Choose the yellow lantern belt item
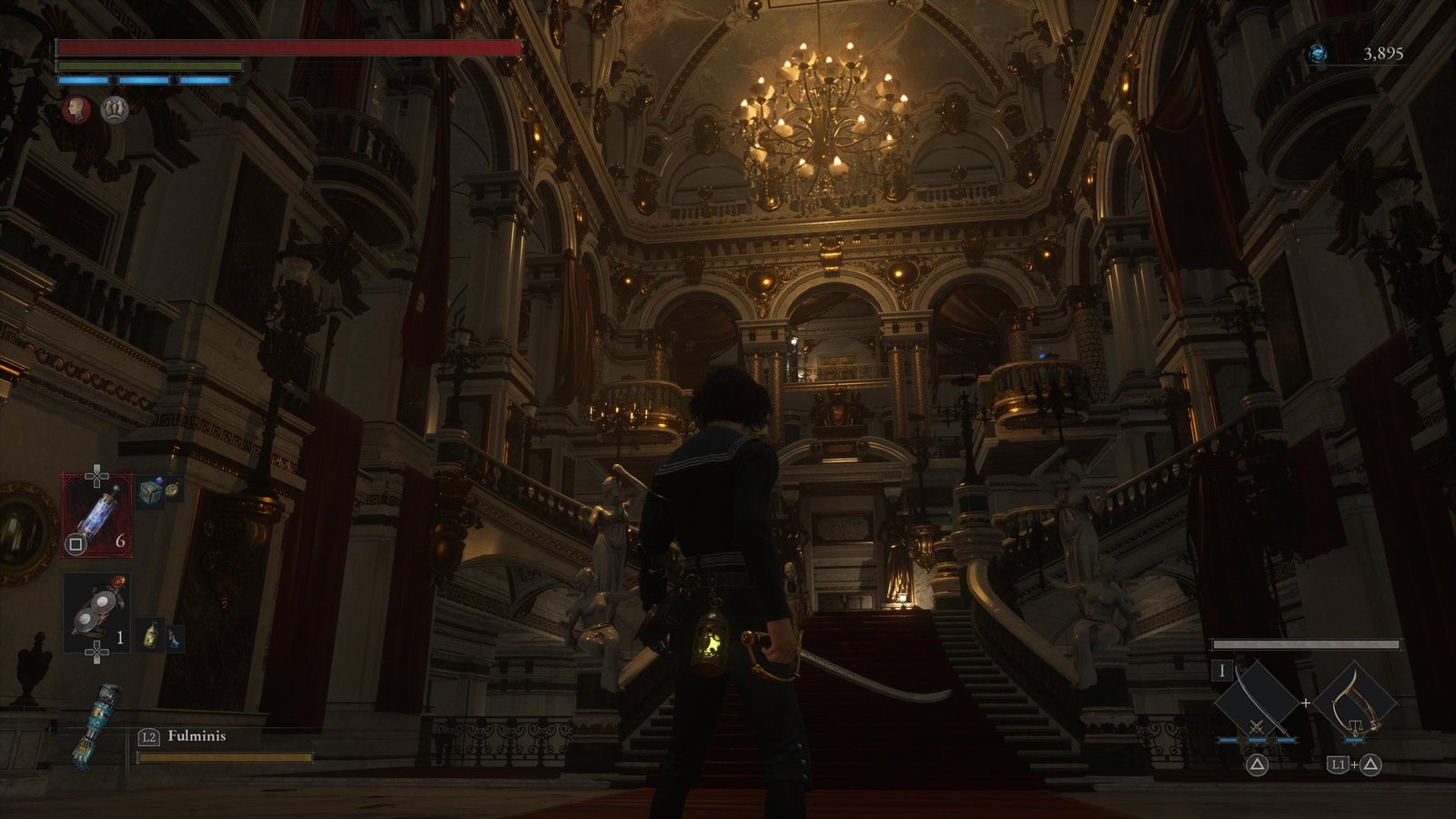The width and height of the screenshot is (1456, 819). click(151, 634)
